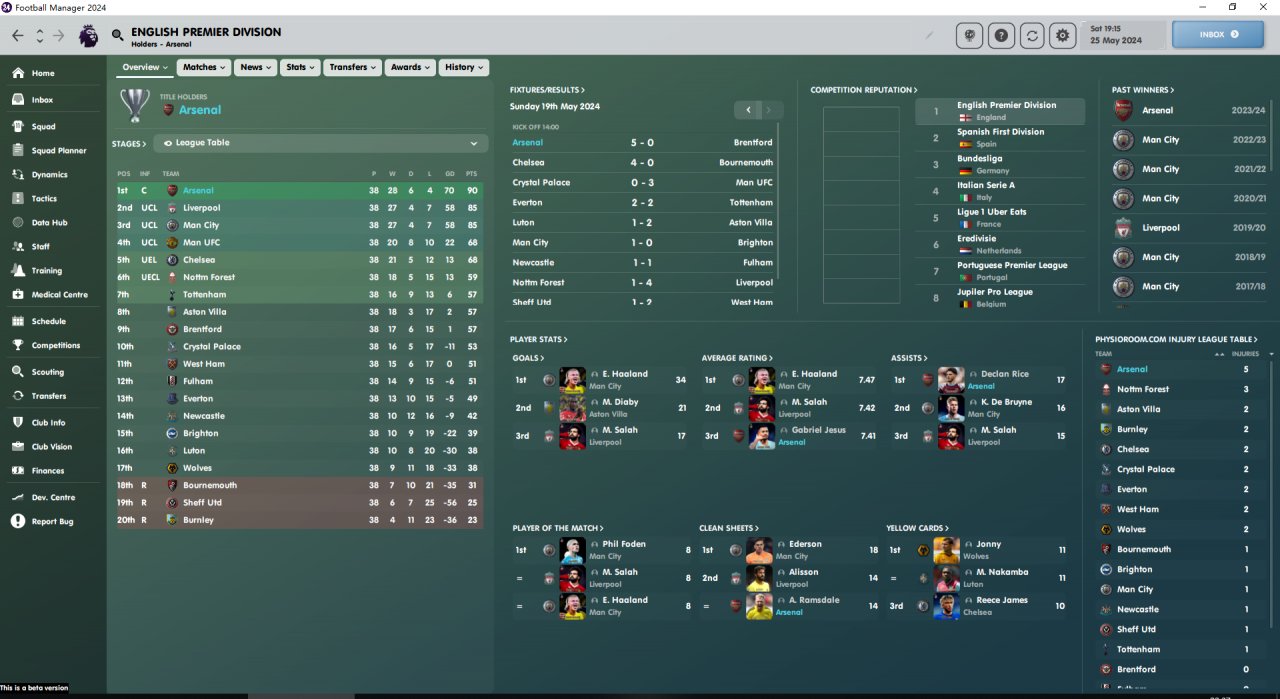Image resolution: width=1280 pixels, height=699 pixels.
Task: Open the Awards tab
Action: 410,67
